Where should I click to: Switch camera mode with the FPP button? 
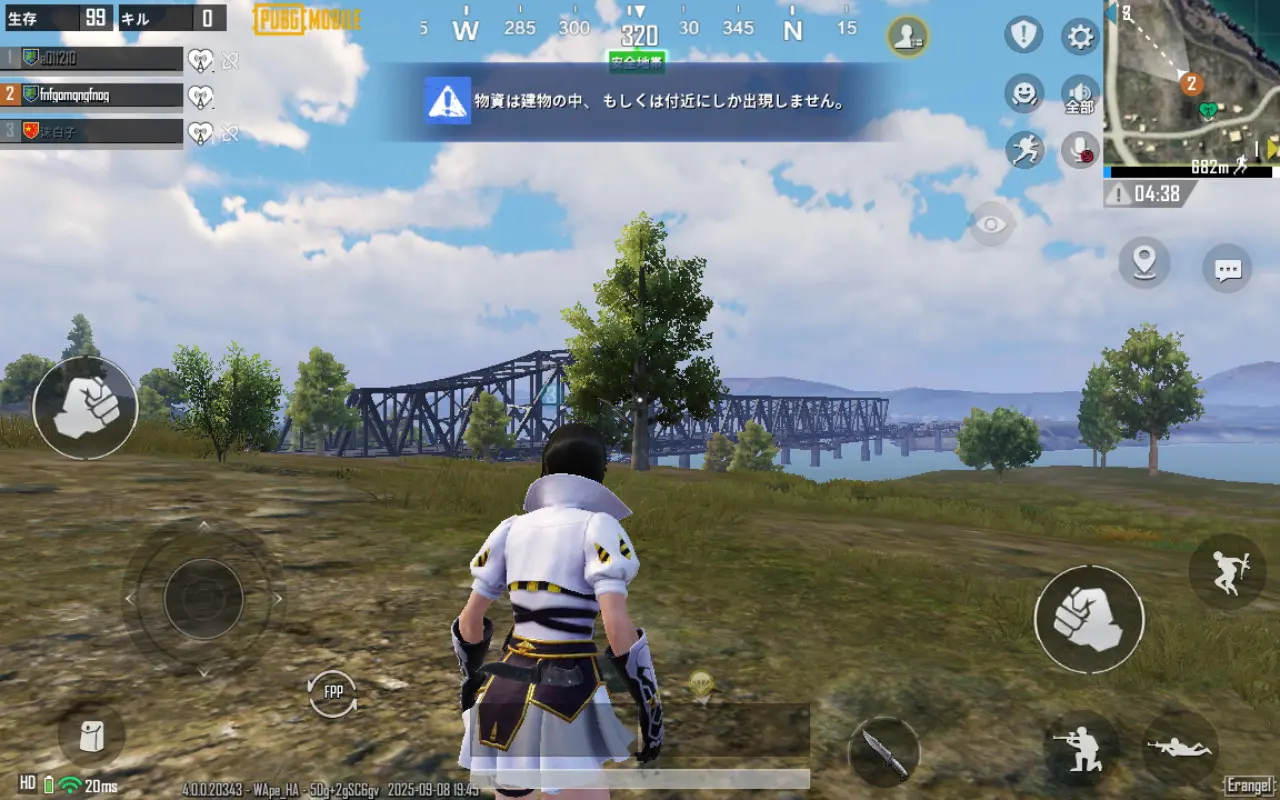(x=331, y=692)
